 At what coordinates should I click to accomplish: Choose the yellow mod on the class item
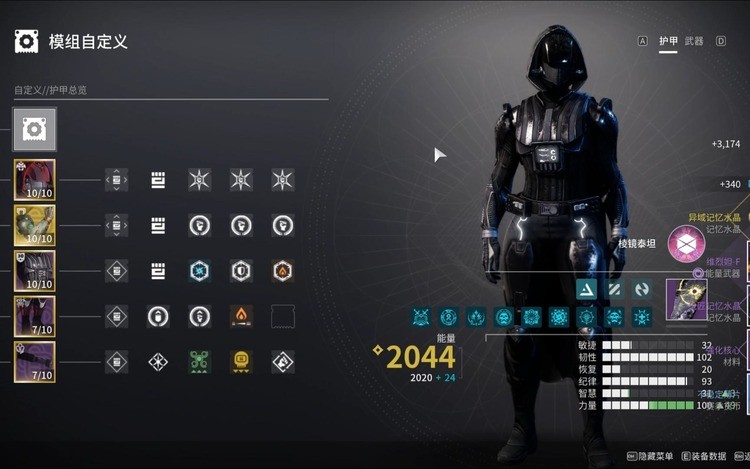point(241,362)
